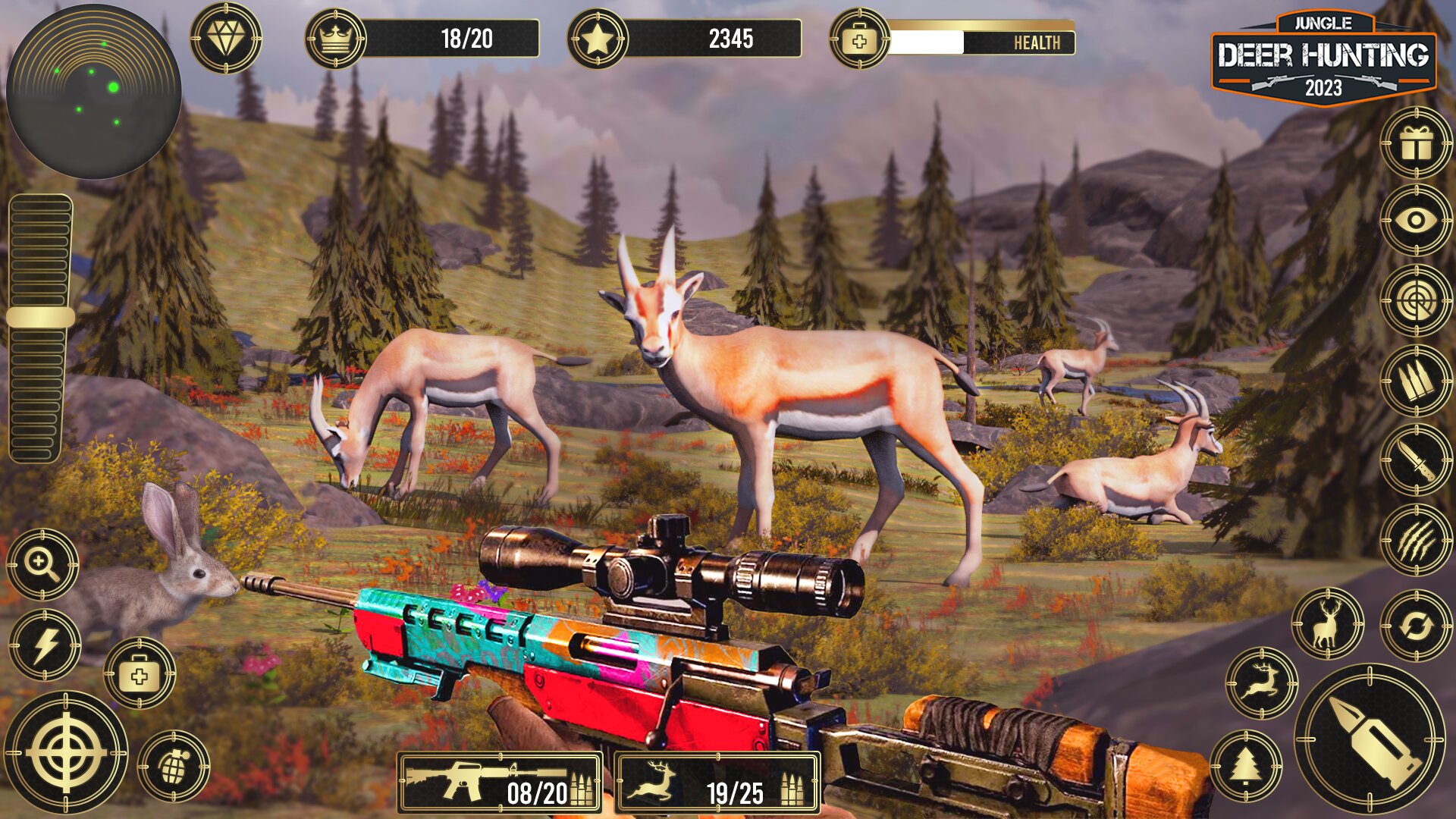The width and height of the screenshot is (1456, 819).
Task: Toggle the eye vision button
Action: (x=1415, y=221)
